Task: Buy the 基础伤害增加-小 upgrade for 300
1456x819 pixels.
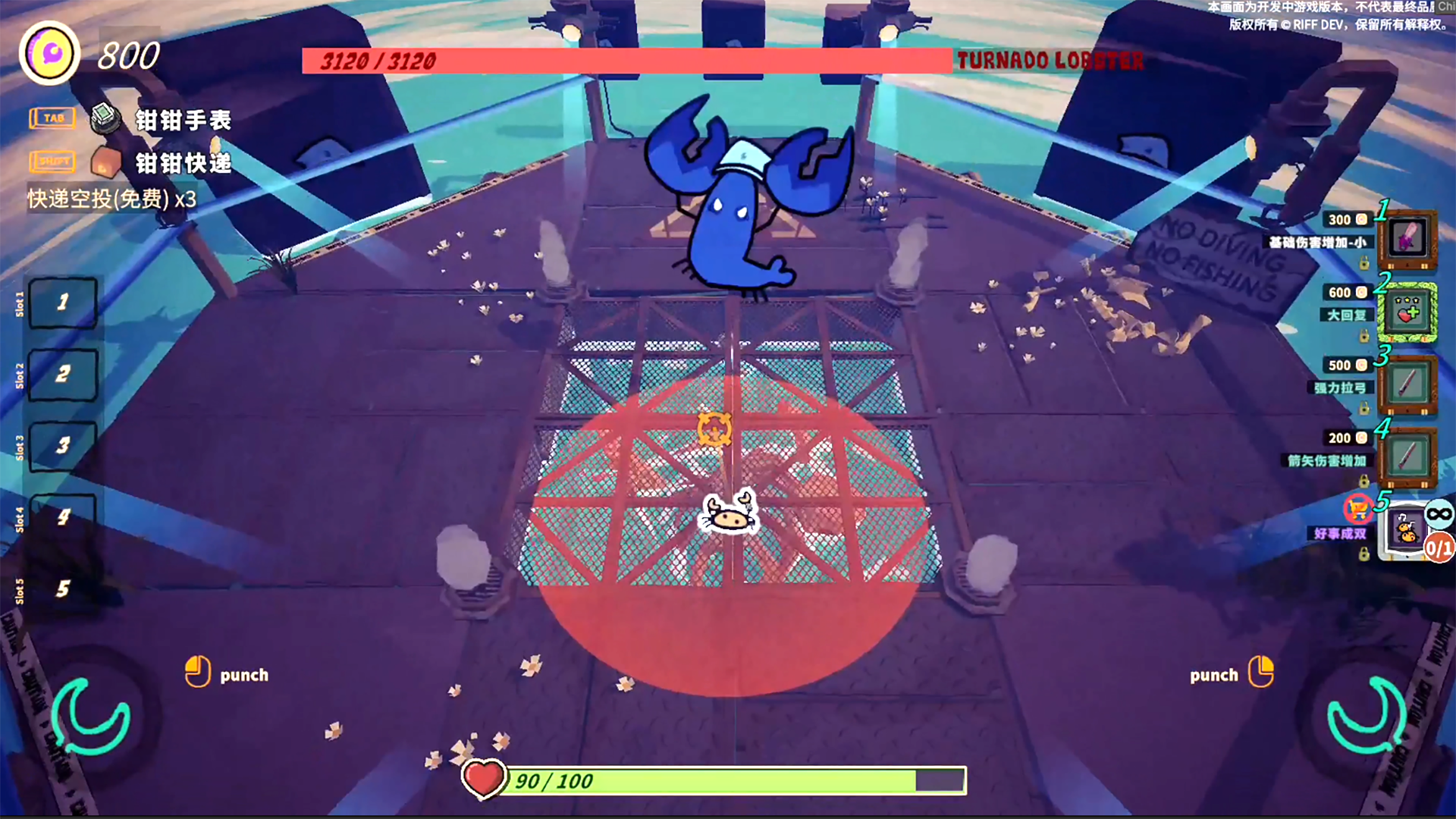Action: pos(1407,240)
